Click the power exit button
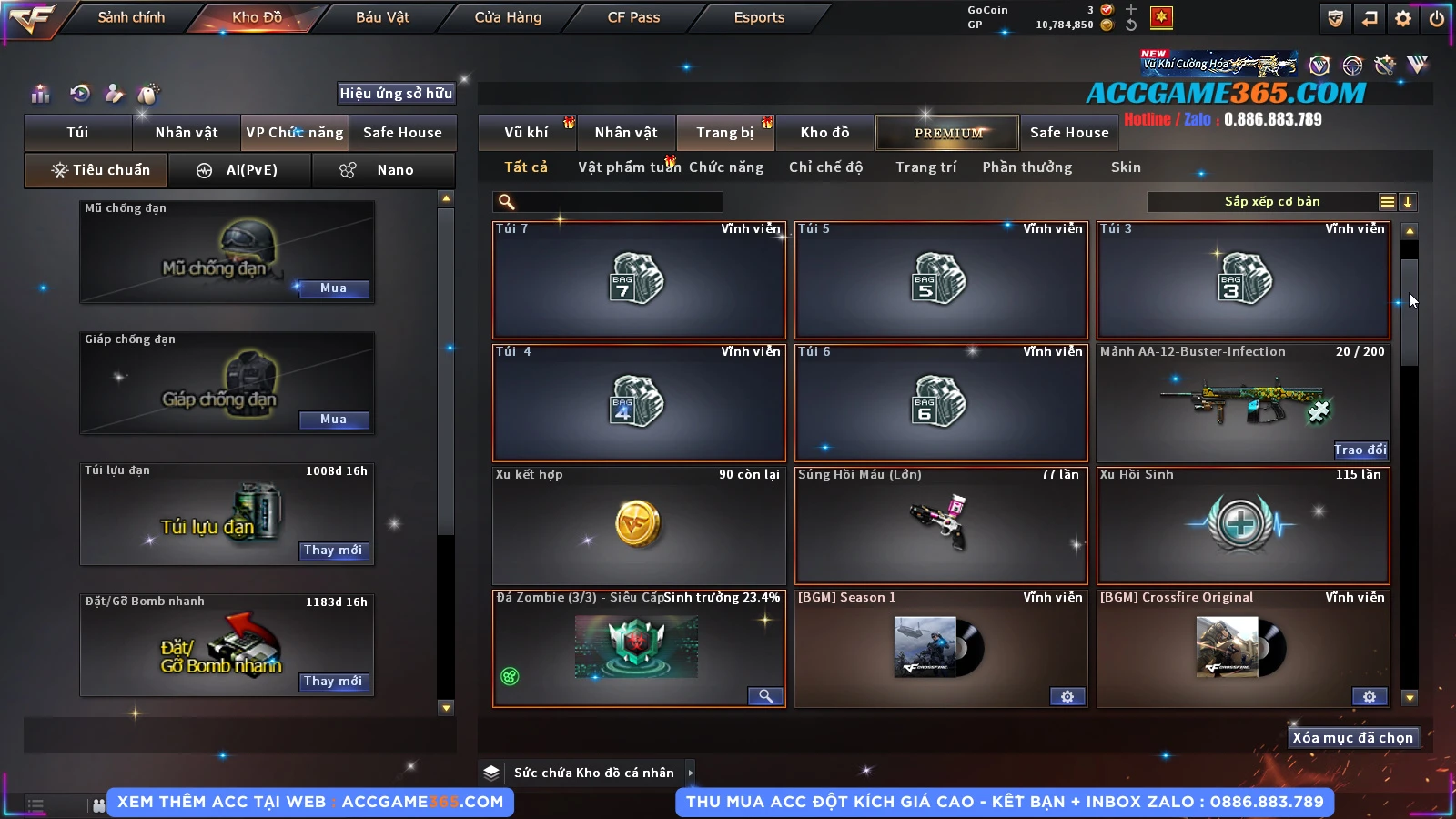Screen dimensions: 1456x819 click(1437, 18)
